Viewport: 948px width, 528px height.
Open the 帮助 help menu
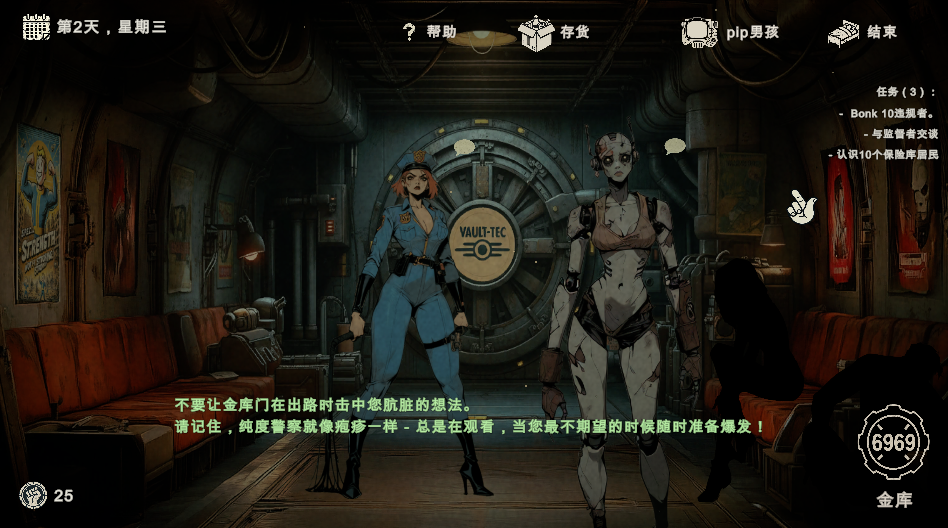coord(429,32)
